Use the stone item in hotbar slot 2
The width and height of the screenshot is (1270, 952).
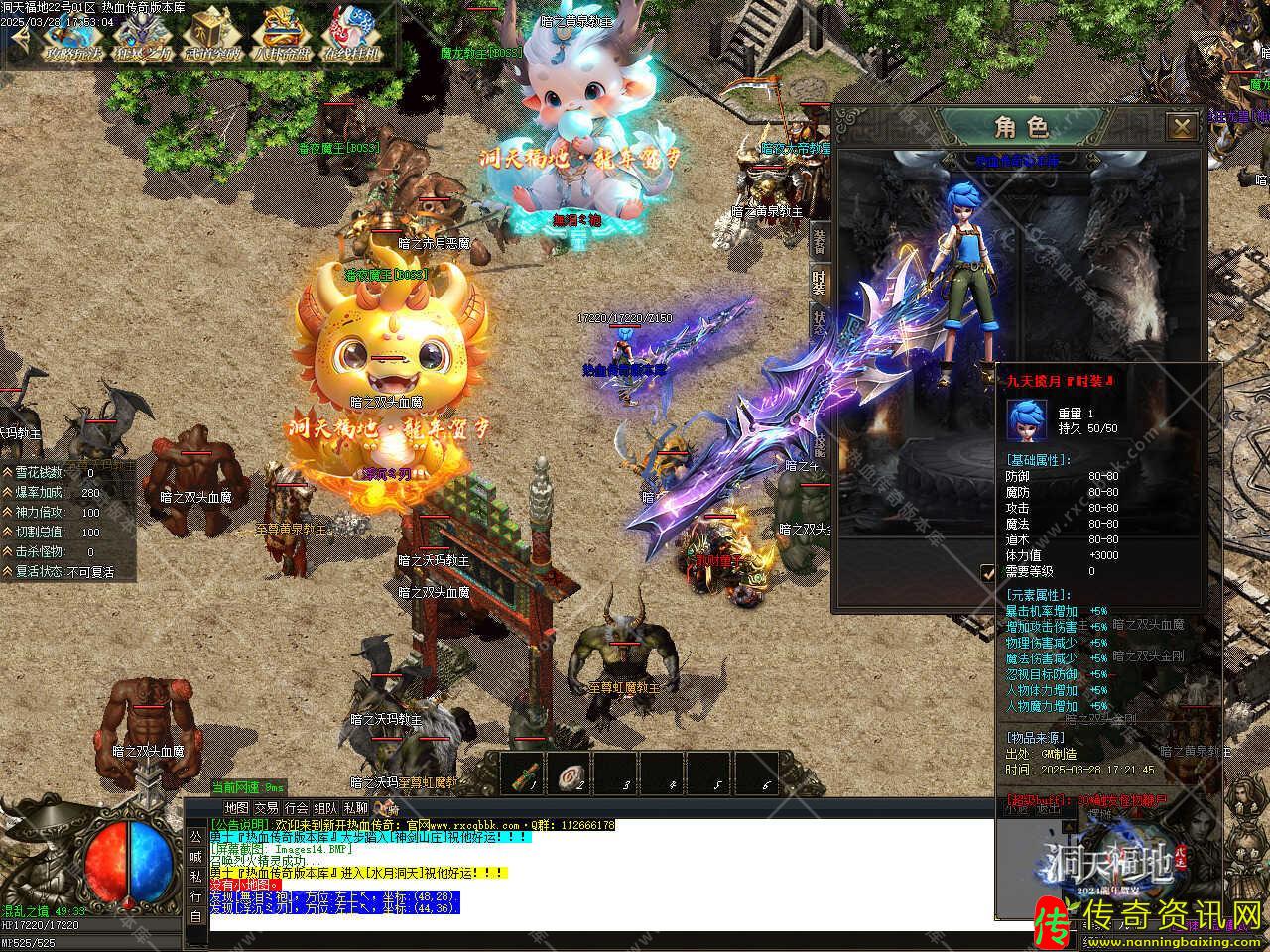(573, 774)
